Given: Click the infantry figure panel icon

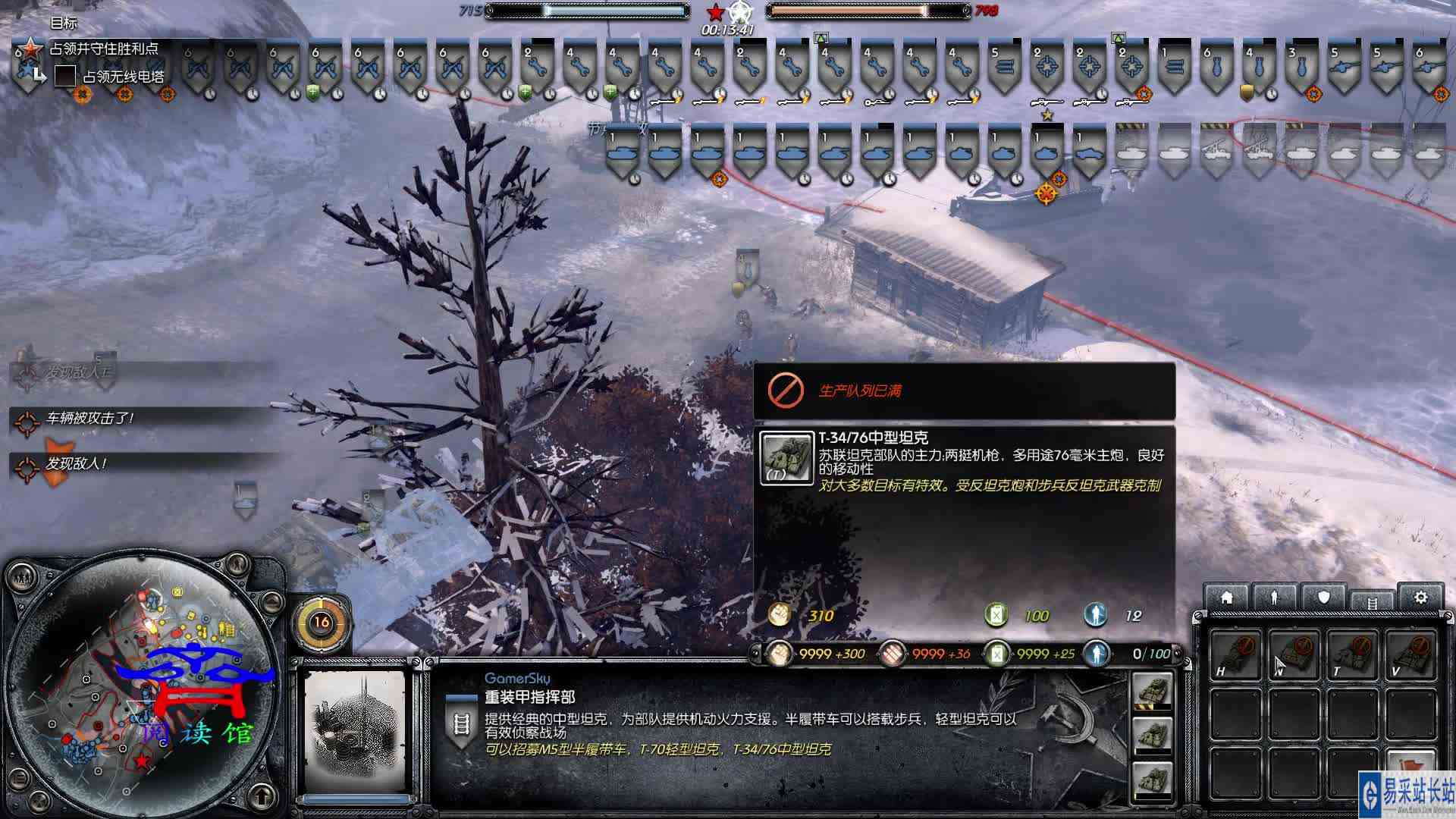Looking at the screenshot, I should [x=1275, y=597].
